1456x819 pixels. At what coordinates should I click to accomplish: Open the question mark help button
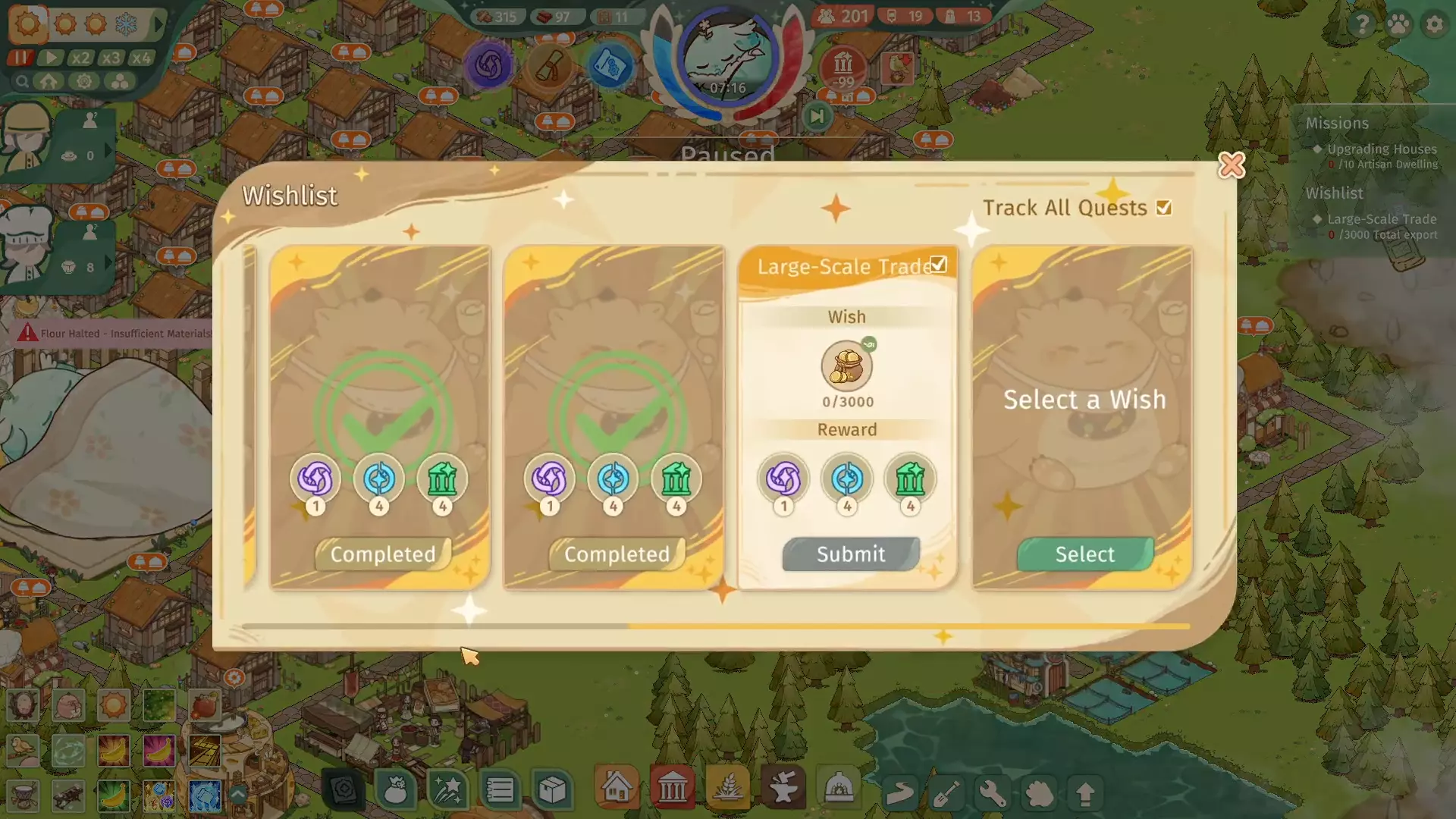tap(1362, 25)
